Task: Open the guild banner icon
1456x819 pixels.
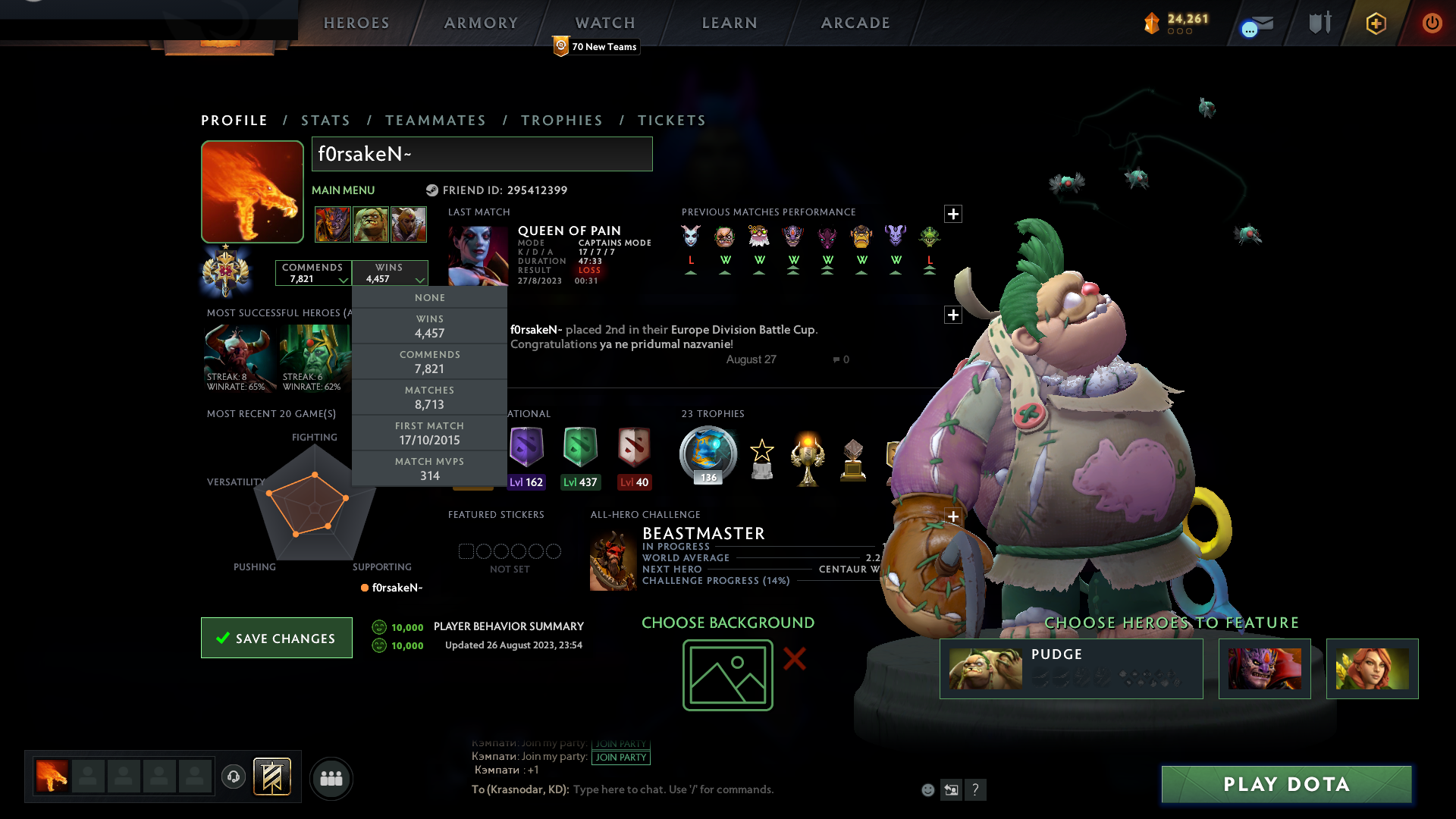Action: (270, 777)
